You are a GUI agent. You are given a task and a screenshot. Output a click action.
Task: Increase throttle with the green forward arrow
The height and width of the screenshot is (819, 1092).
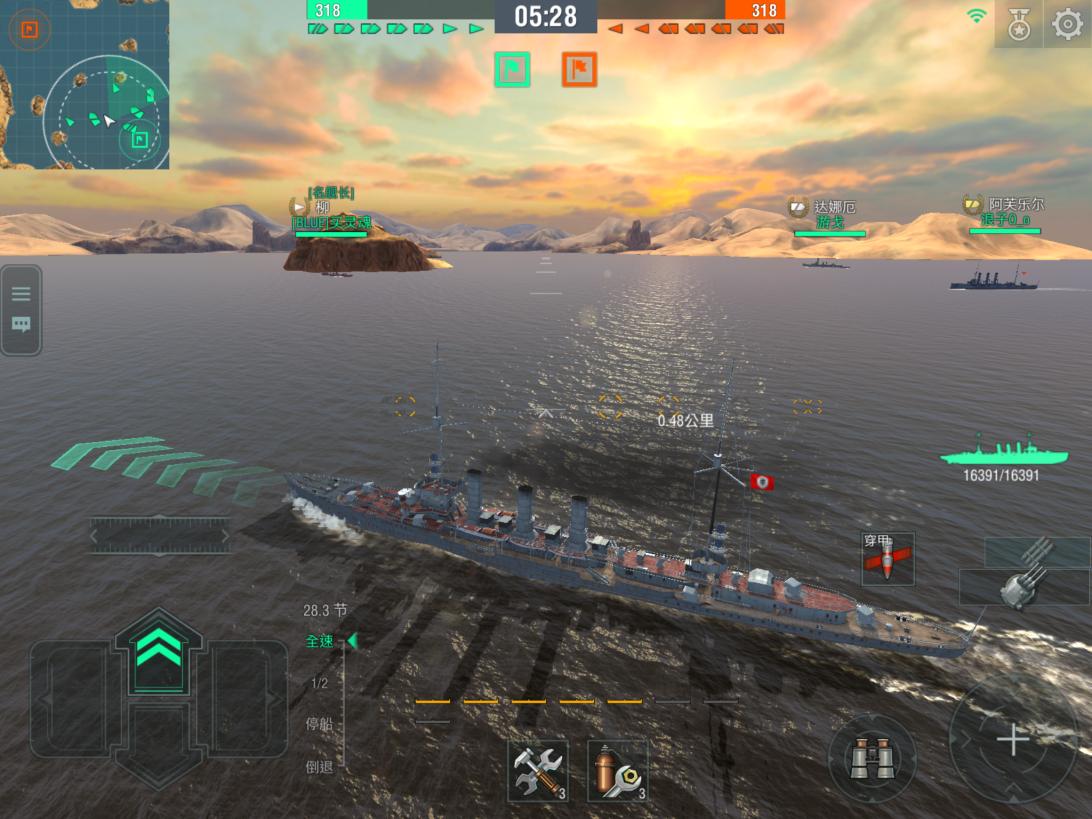[x=159, y=651]
